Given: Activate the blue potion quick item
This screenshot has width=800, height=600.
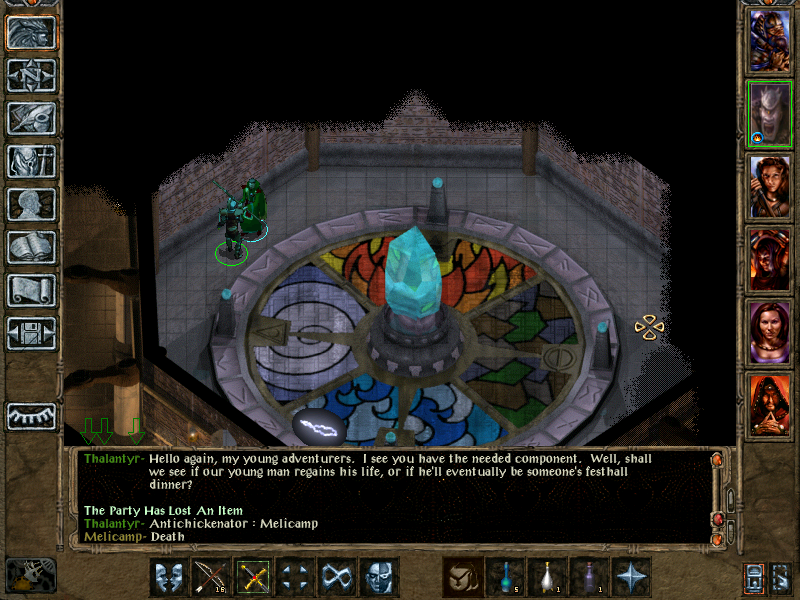Looking at the screenshot, I should pyautogui.click(x=504, y=577).
